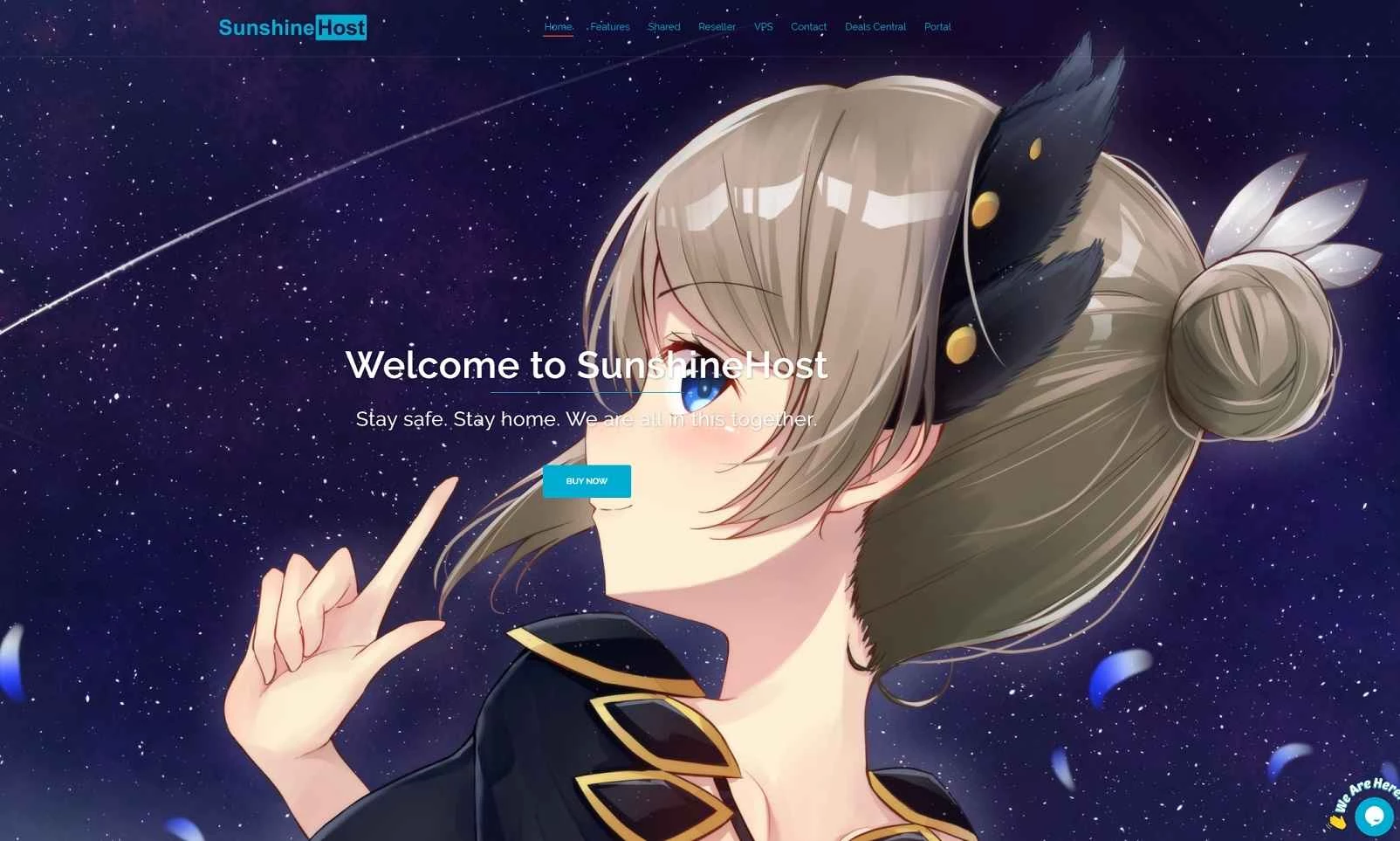The height and width of the screenshot is (841, 1400).
Task: Click the BUY NOW button
Action: pyautogui.click(x=587, y=481)
